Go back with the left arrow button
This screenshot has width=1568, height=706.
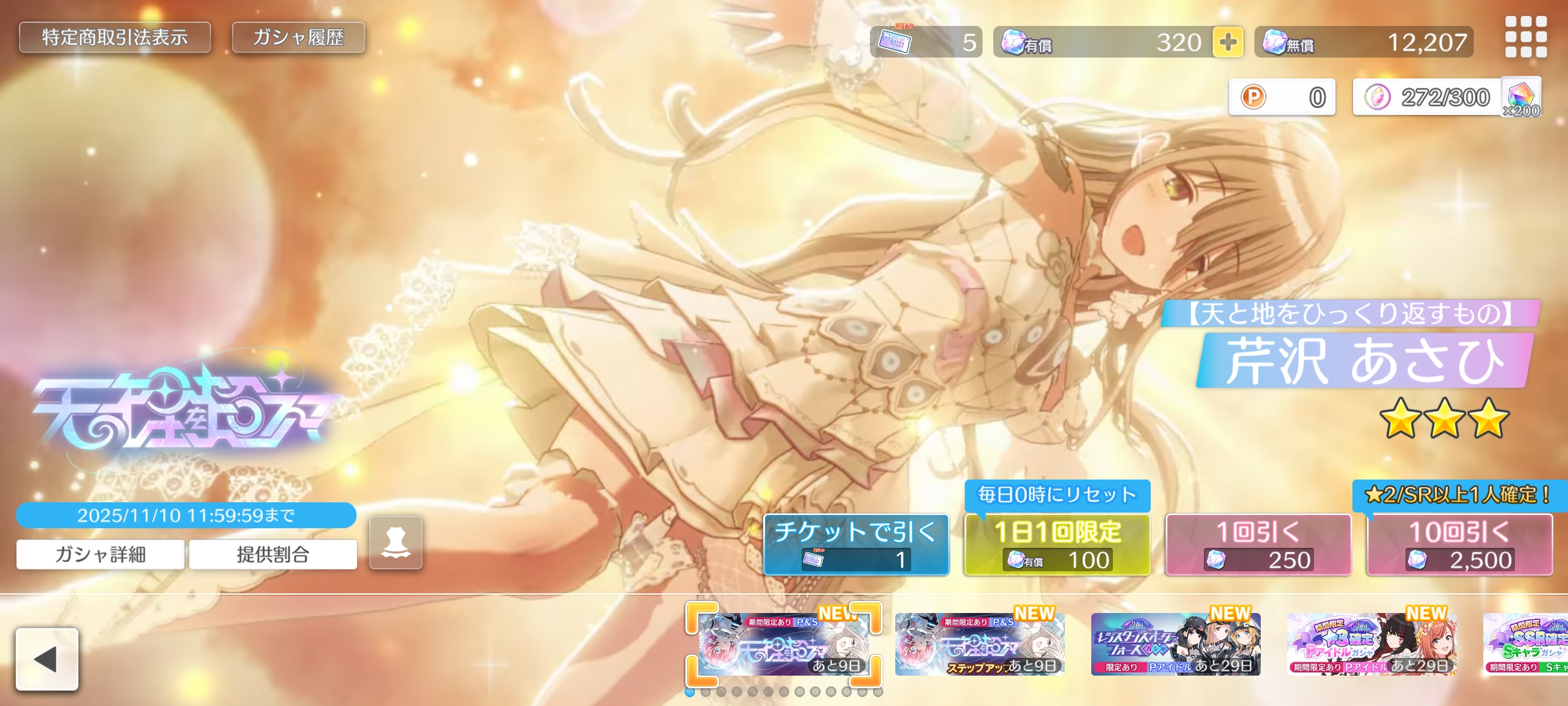(x=47, y=659)
